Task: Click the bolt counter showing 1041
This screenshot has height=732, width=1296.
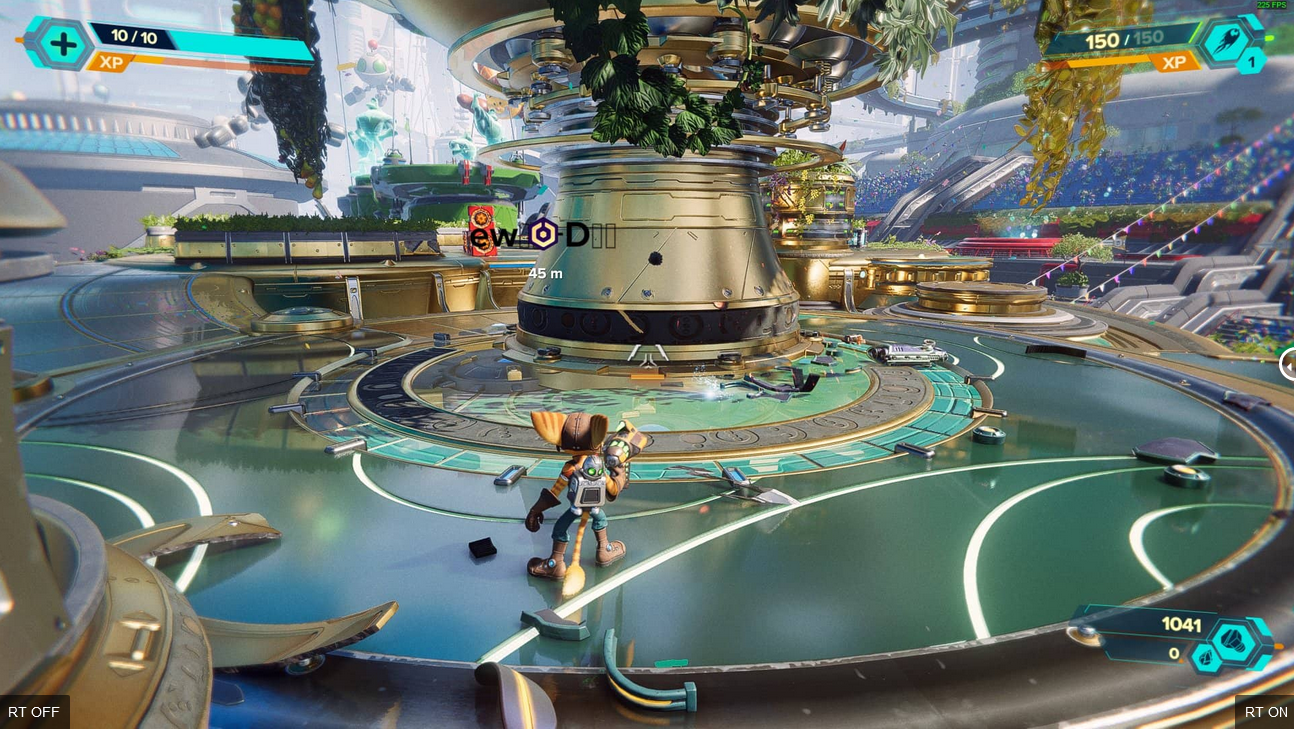Action: (1181, 625)
